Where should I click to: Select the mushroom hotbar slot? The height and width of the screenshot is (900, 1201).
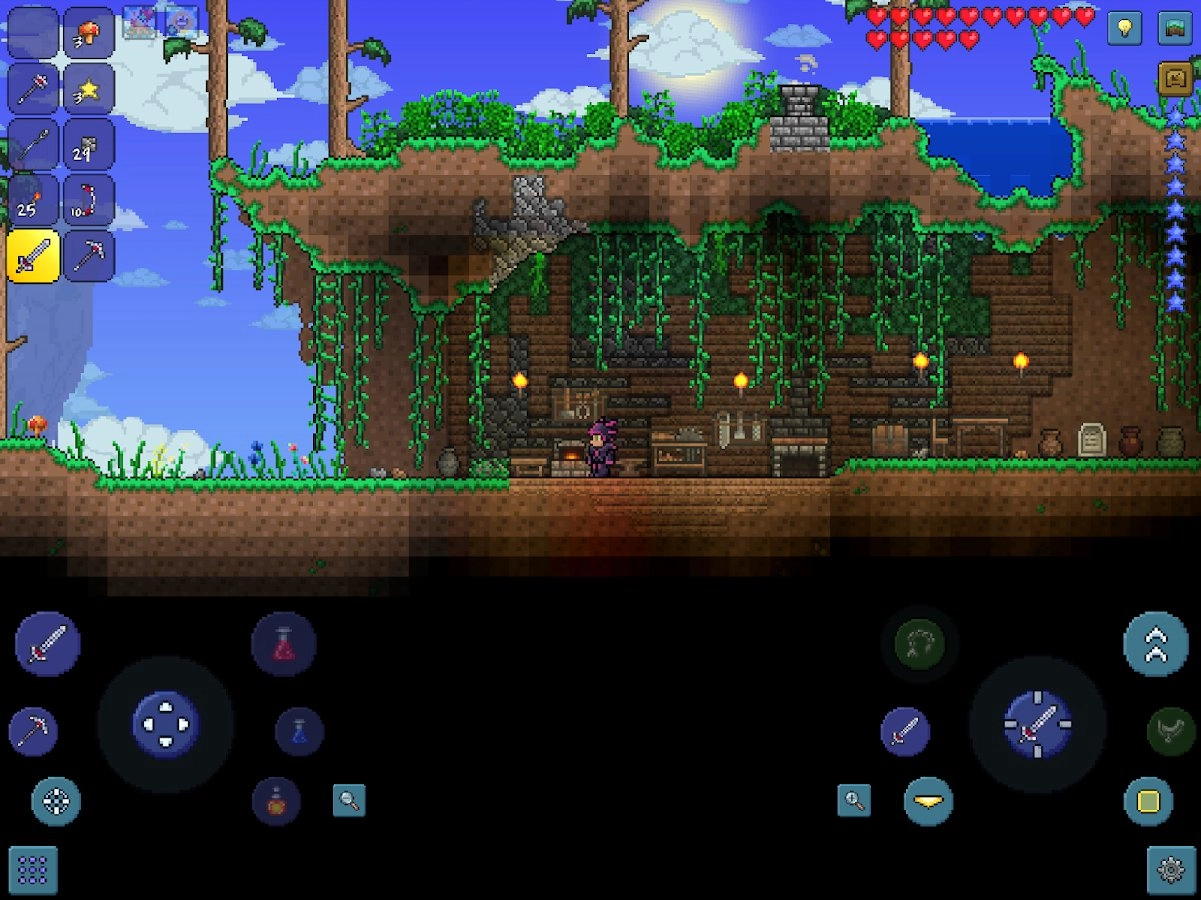click(x=88, y=33)
